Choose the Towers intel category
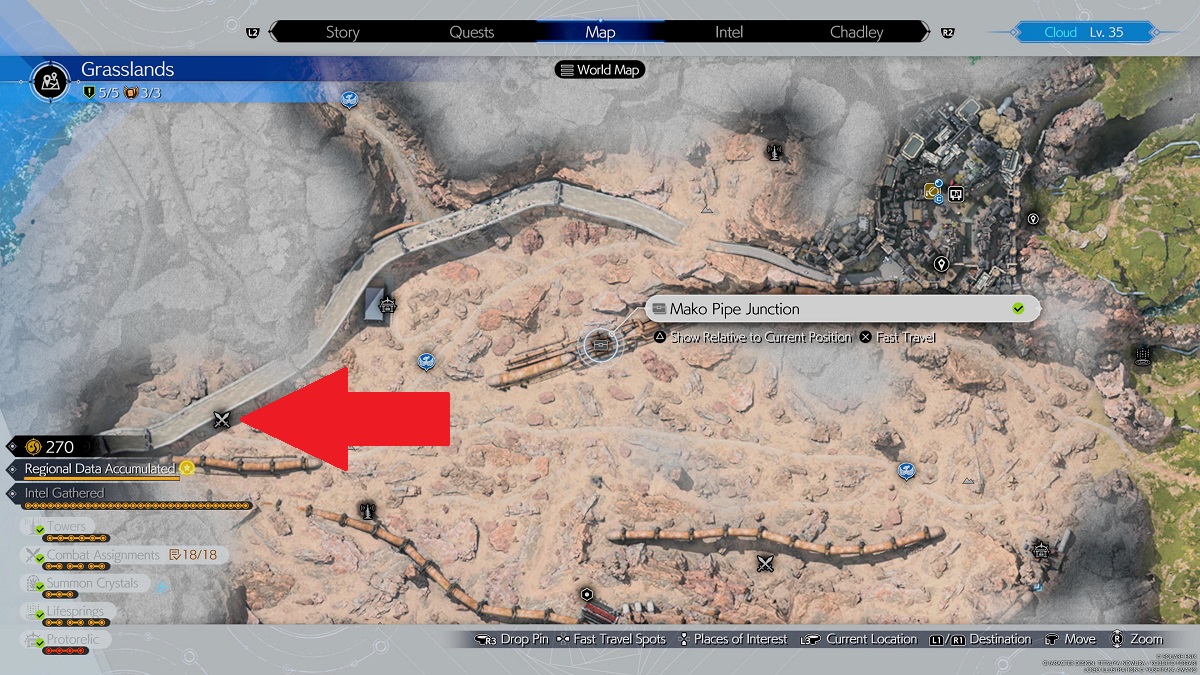 [x=66, y=526]
